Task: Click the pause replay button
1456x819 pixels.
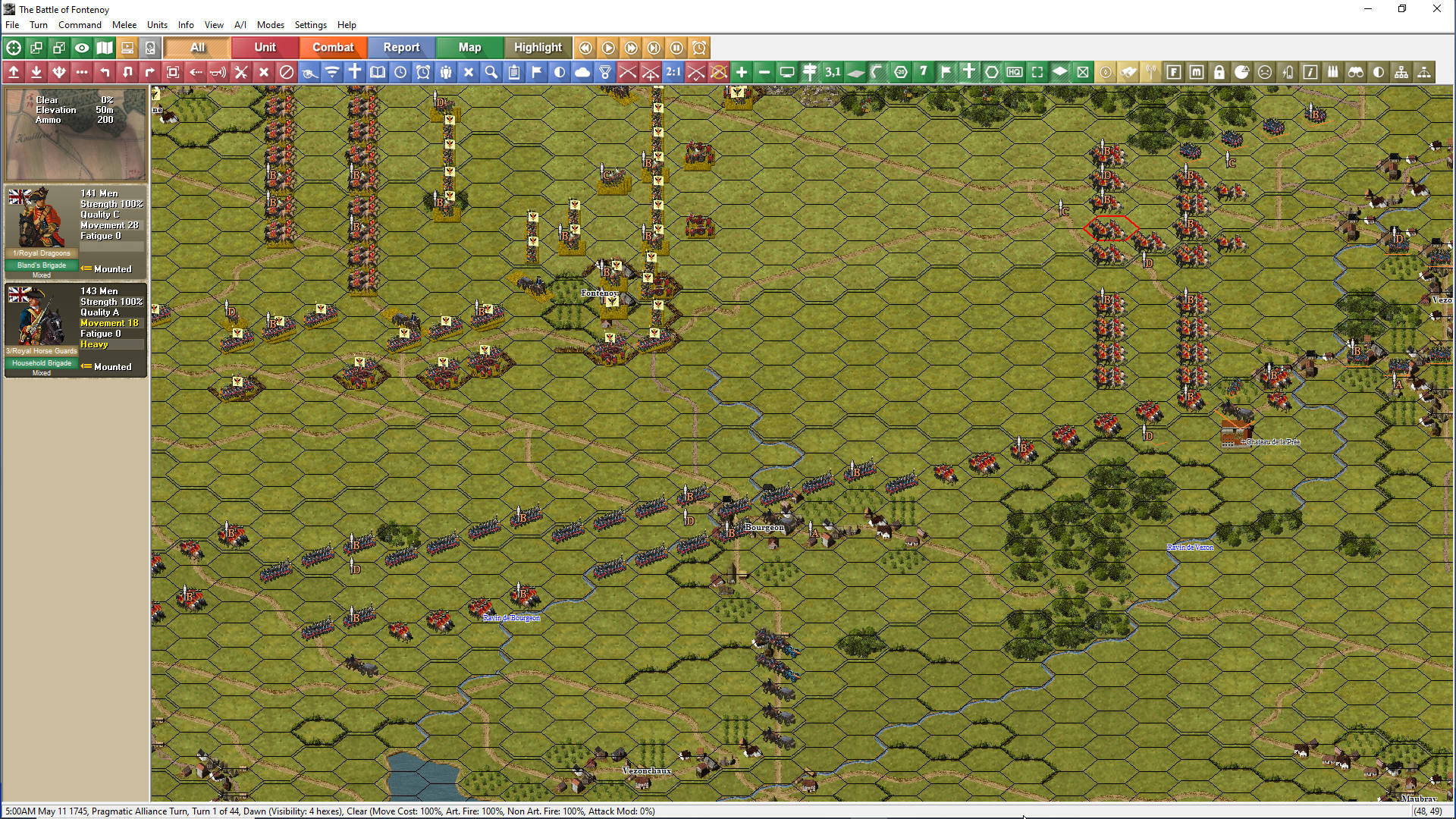Action: tap(676, 48)
